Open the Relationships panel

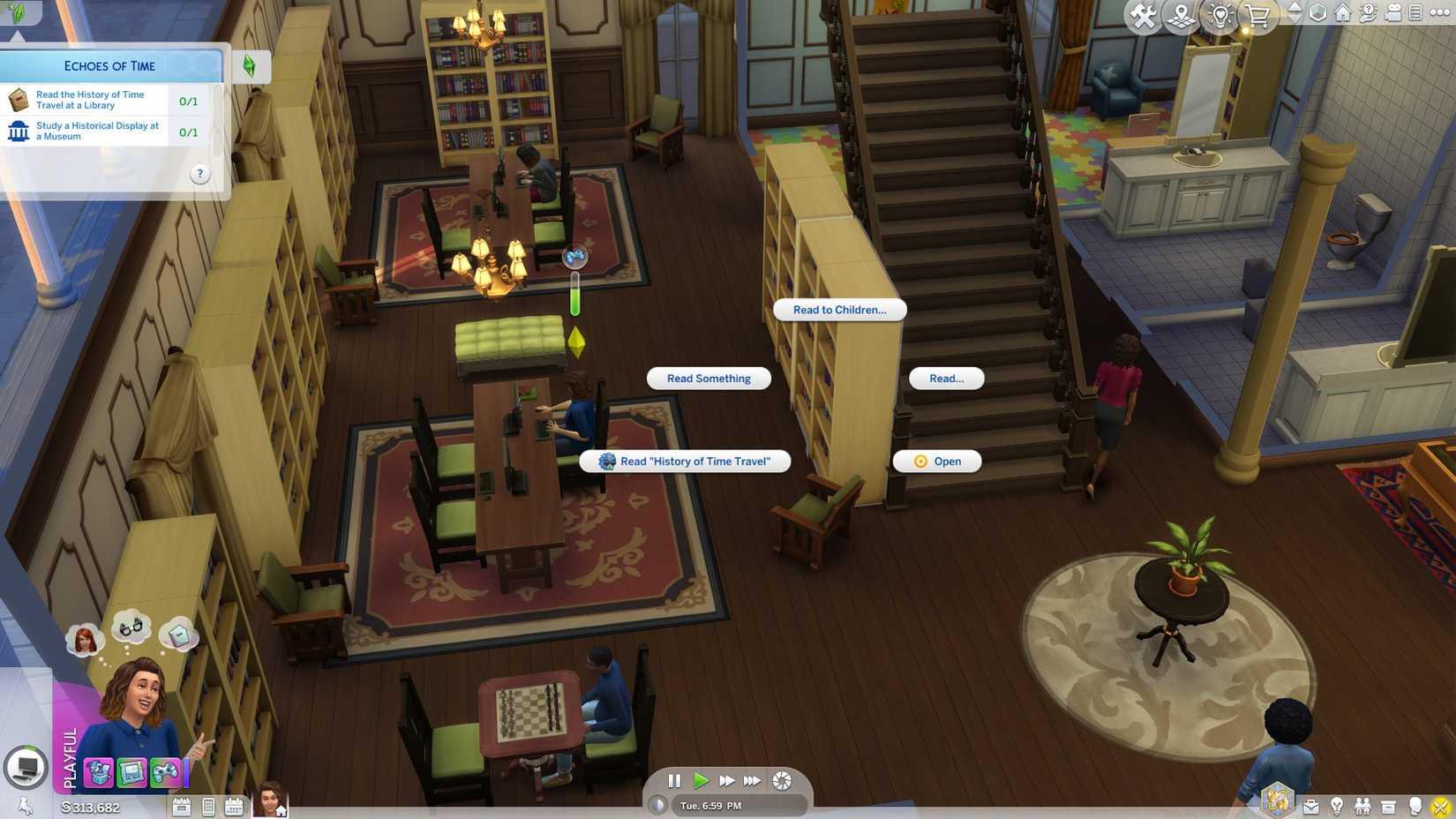tap(1362, 805)
